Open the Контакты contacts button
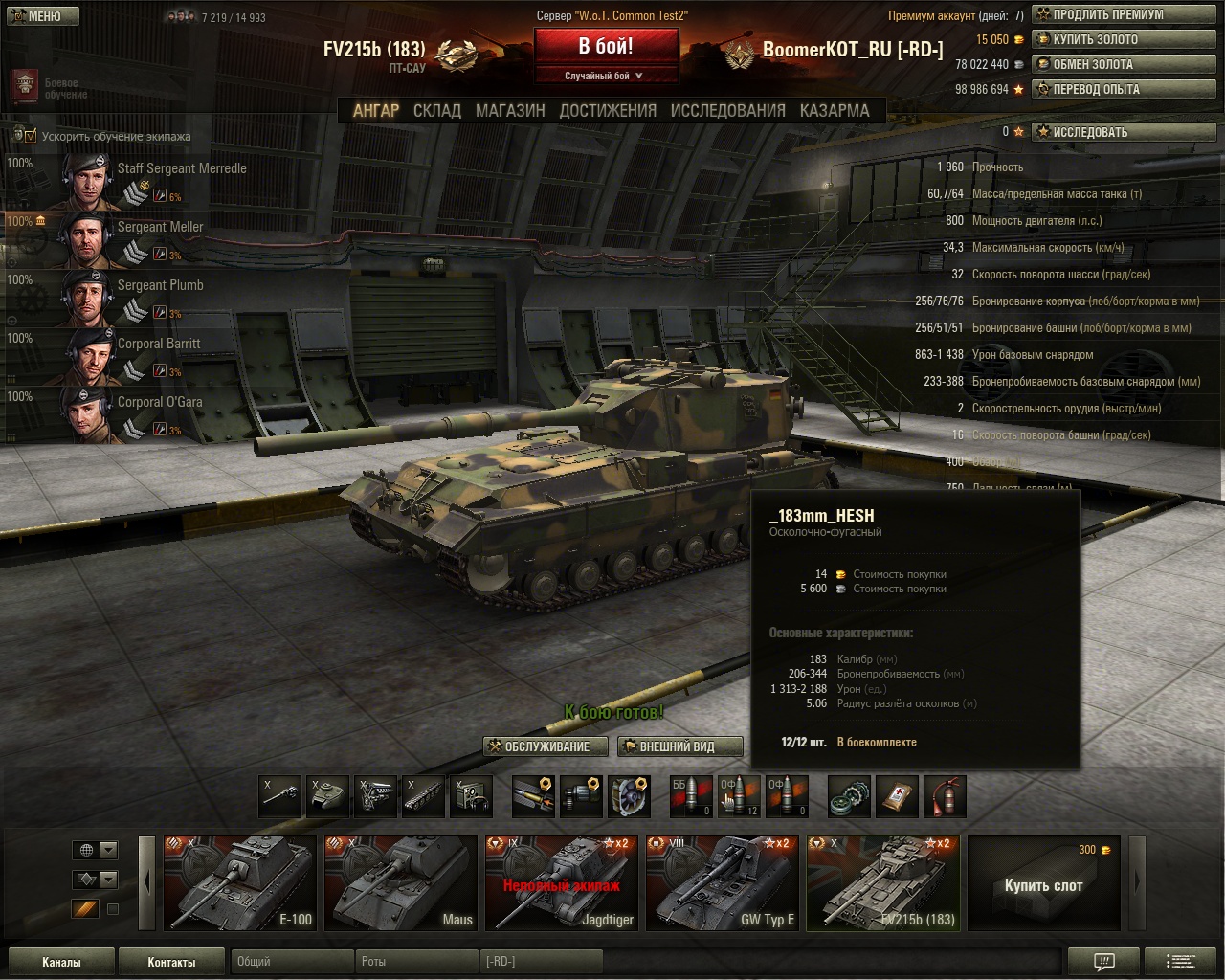1225x980 pixels. (x=171, y=962)
